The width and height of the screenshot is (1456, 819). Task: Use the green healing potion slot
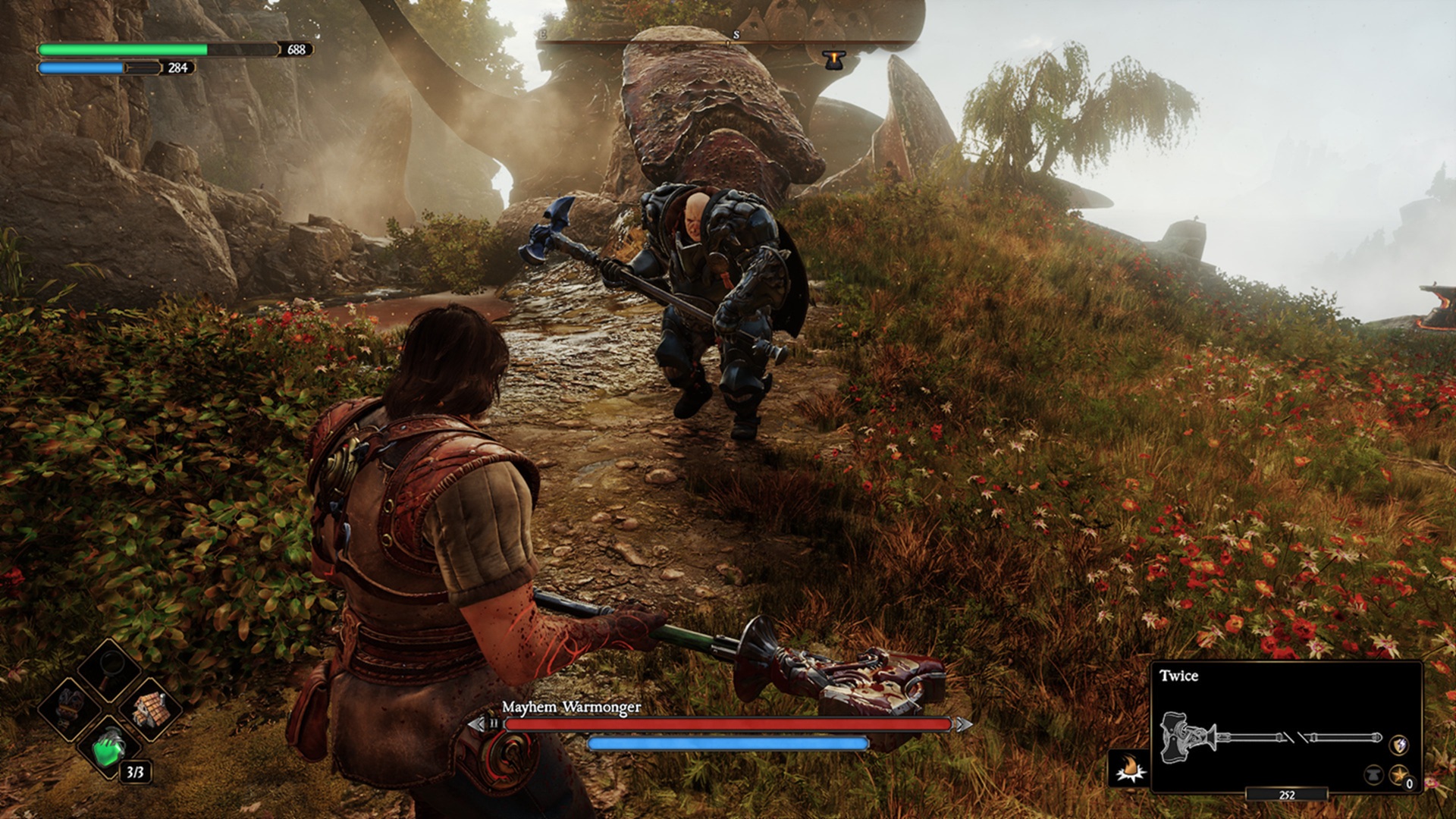coord(109,748)
